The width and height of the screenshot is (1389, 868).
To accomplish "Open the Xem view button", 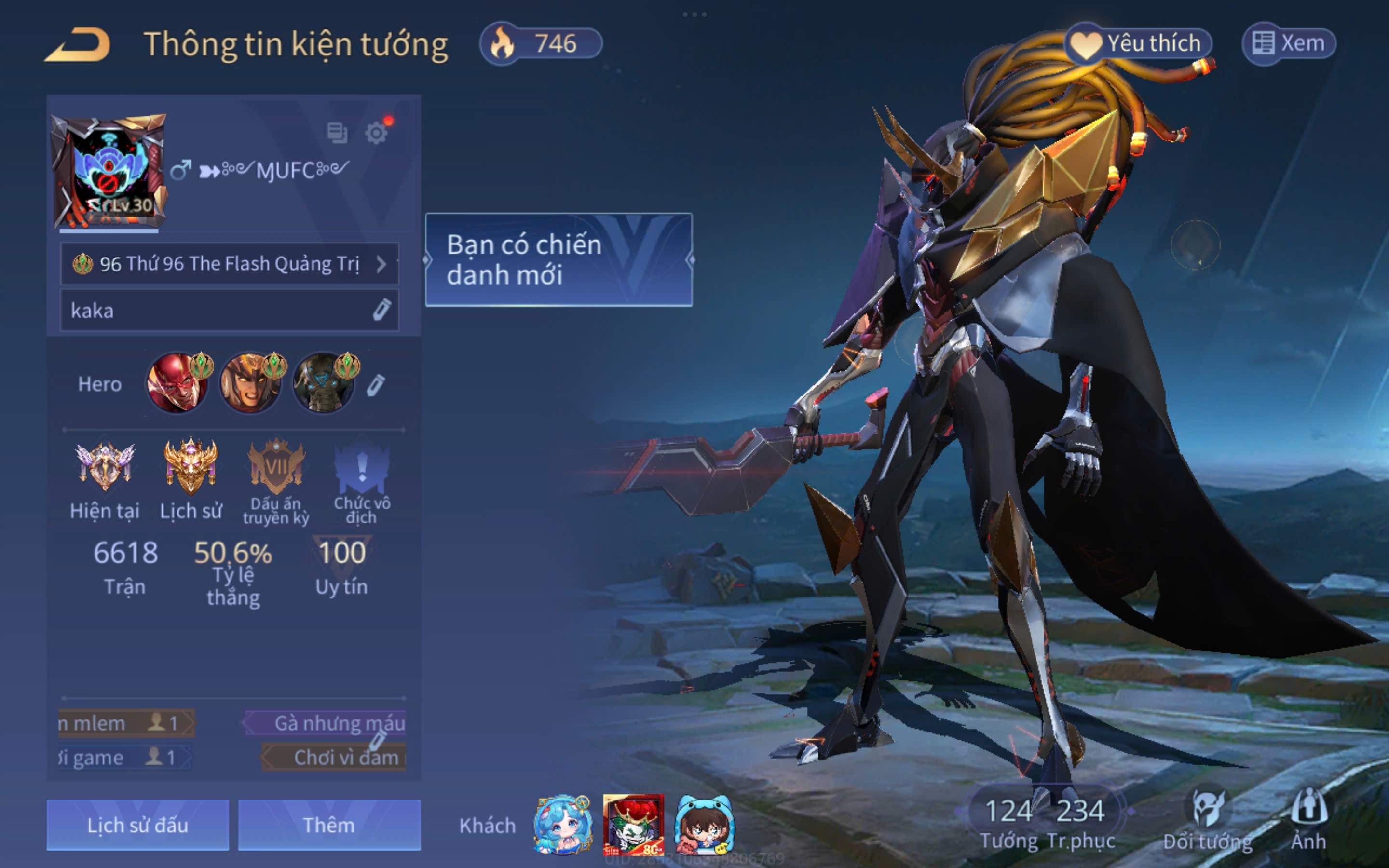I will click(1289, 43).
